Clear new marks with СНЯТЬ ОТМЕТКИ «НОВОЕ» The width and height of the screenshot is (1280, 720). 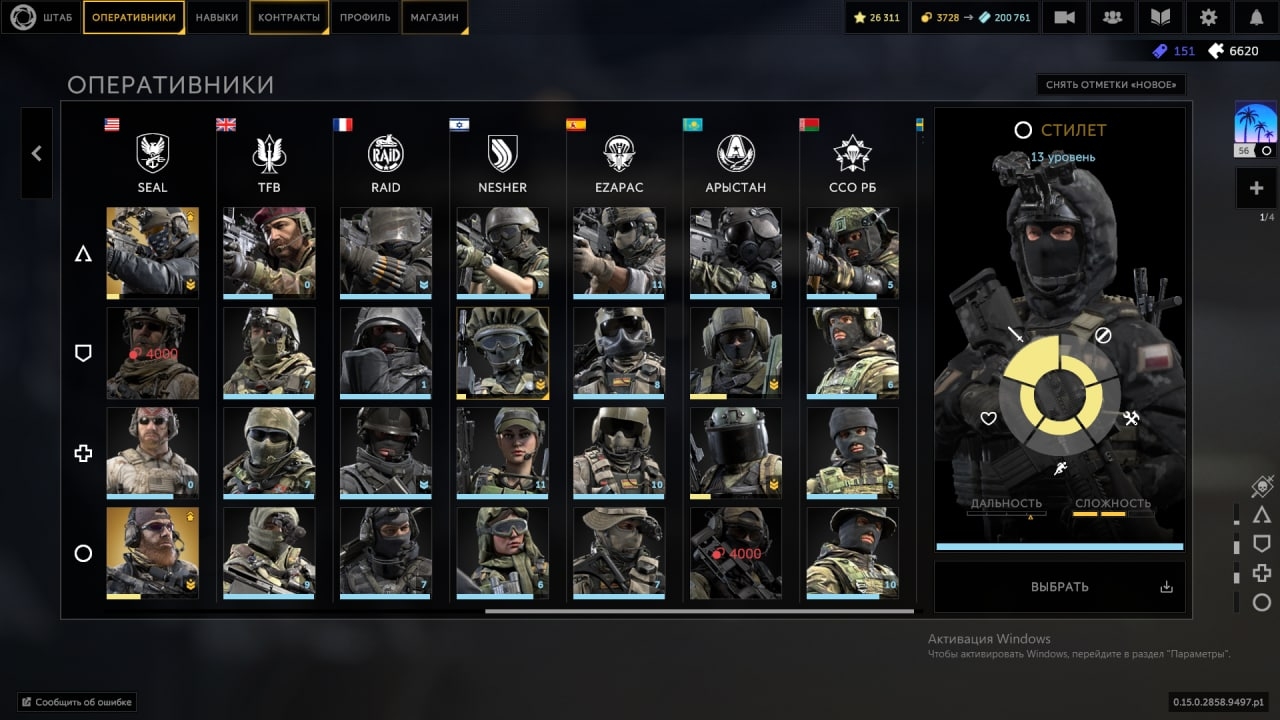coord(1110,85)
